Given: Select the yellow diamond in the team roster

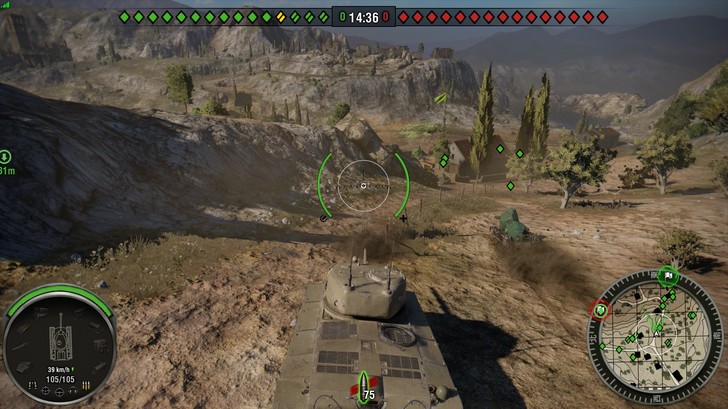Looking at the screenshot, I should point(281,17).
